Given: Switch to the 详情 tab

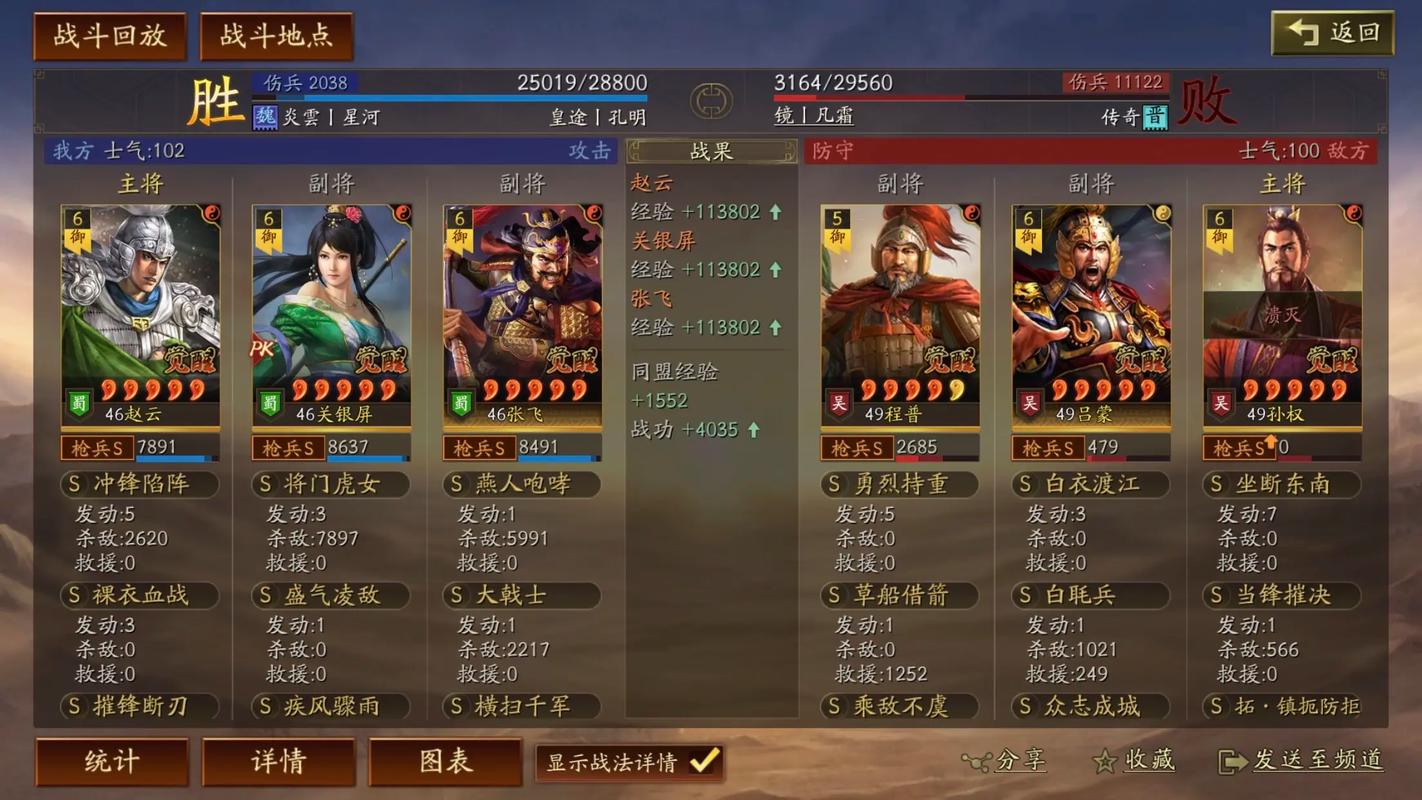Looking at the screenshot, I should (278, 761).
